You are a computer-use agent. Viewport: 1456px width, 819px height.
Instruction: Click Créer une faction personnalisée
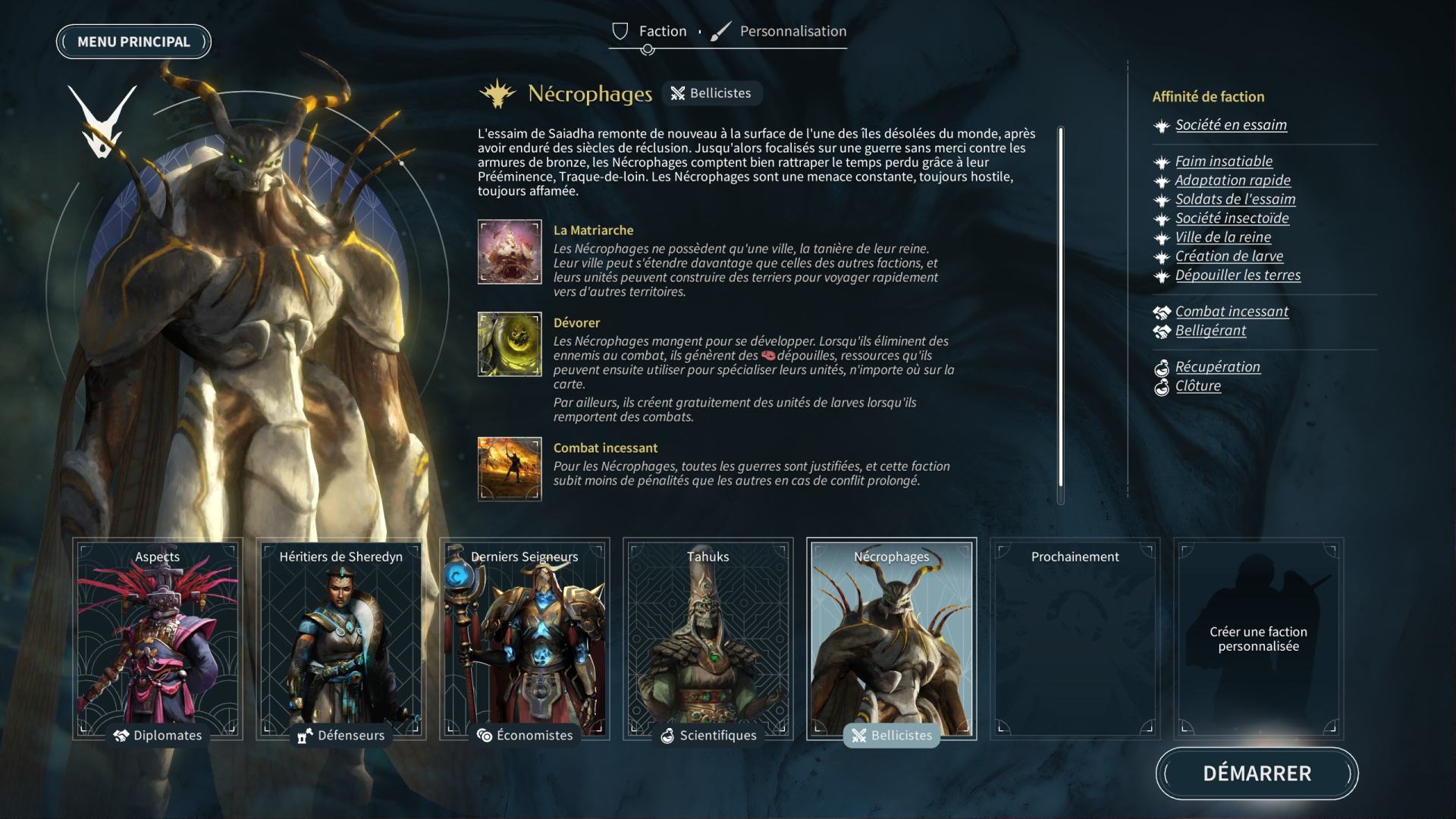pyautogui.click(x=1259, y=639)
